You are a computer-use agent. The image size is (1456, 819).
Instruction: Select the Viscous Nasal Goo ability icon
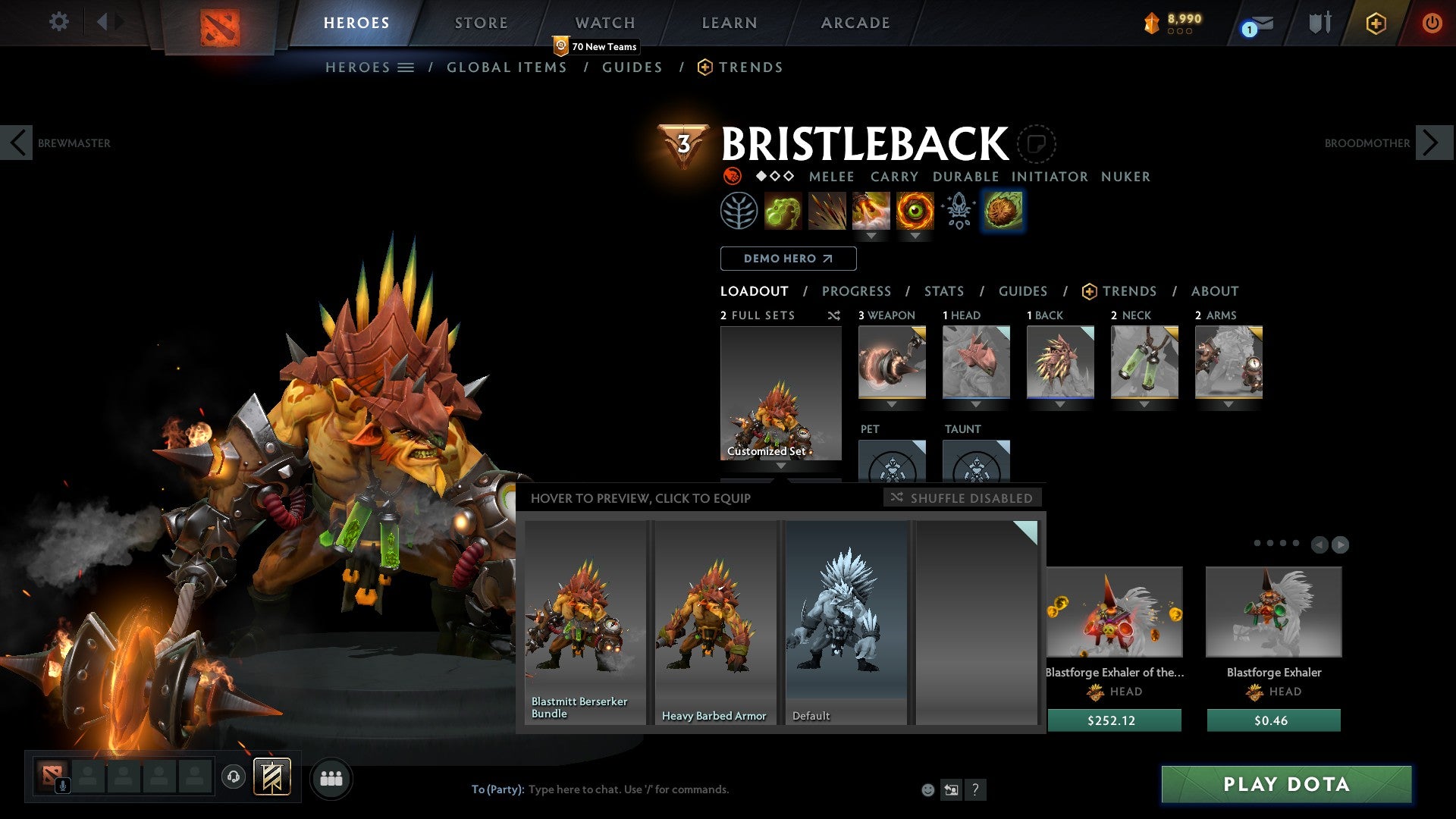[x=784, y=211]
